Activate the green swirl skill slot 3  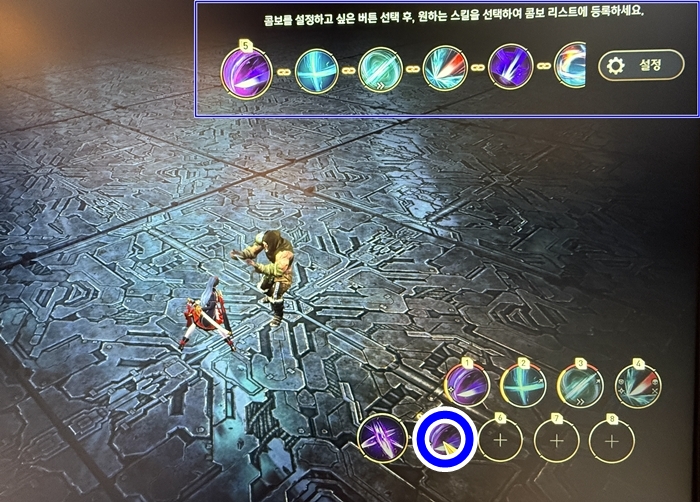tap(579, 386)
